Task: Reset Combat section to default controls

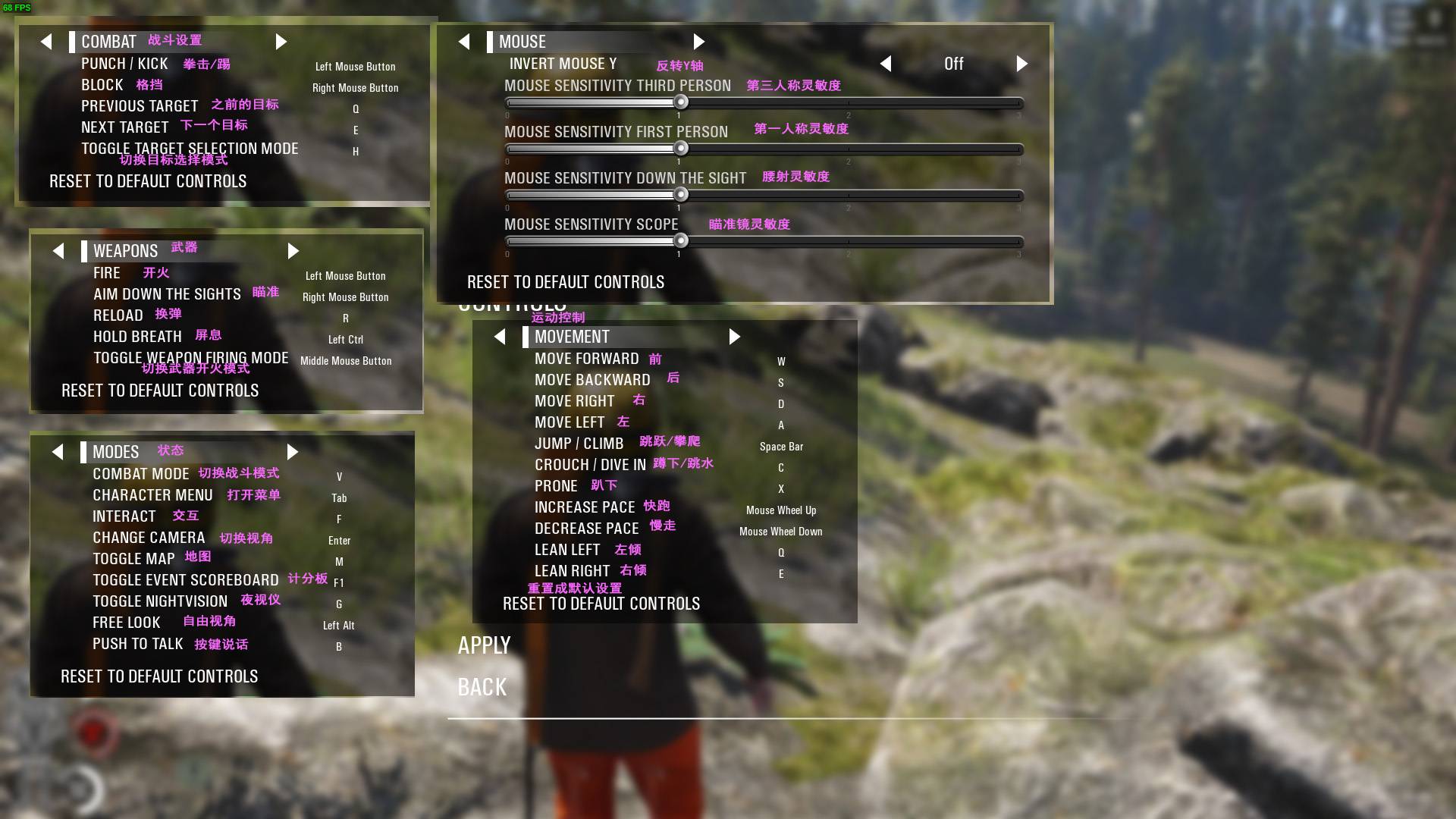Action: [148, 181]
